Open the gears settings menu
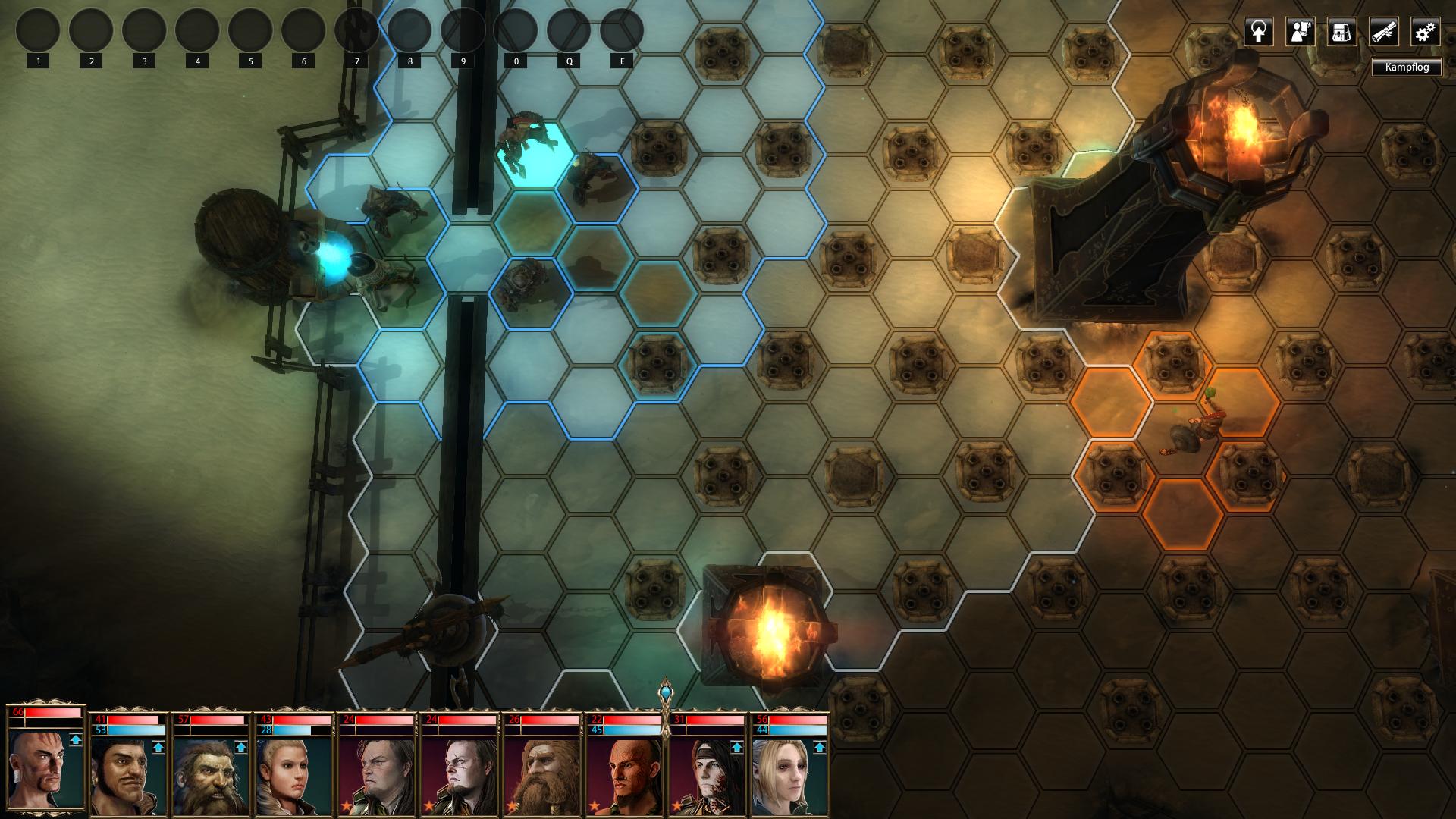This screenshot has width=1456, height=819. 1425,32
